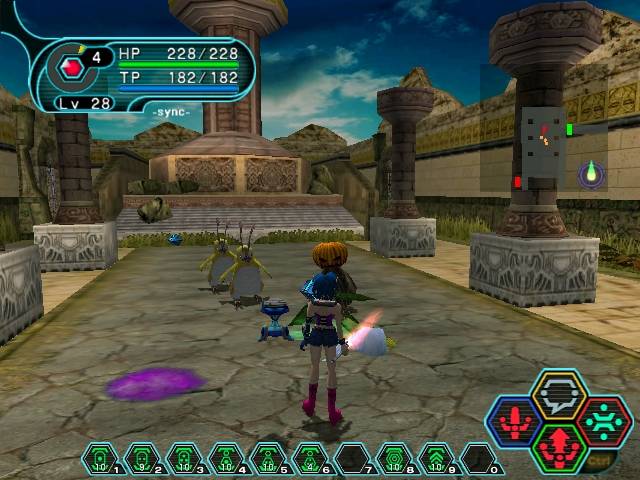
Task: Select the red door marker on minimap
Action: (x=518, y=181)
